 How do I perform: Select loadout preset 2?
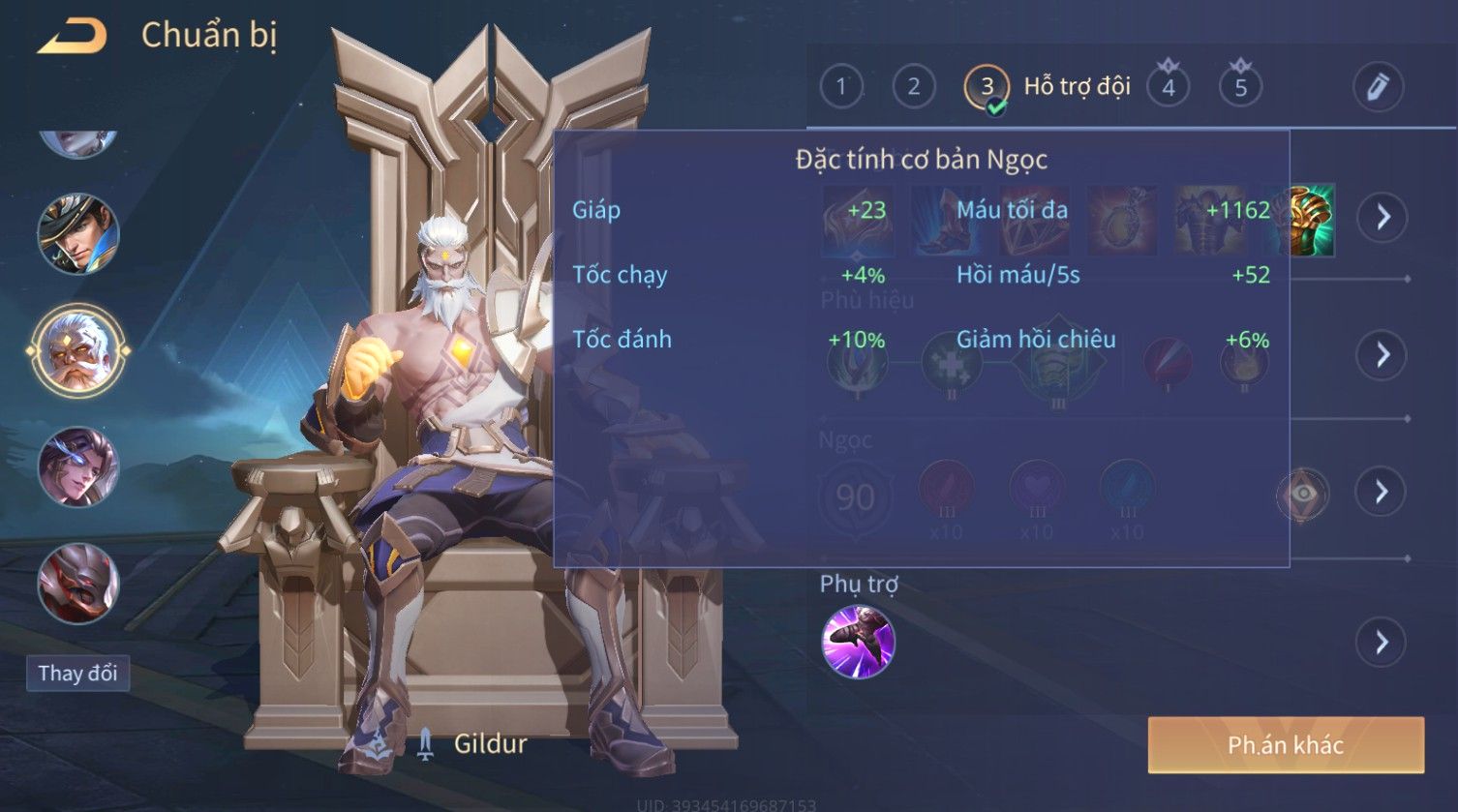913,87
